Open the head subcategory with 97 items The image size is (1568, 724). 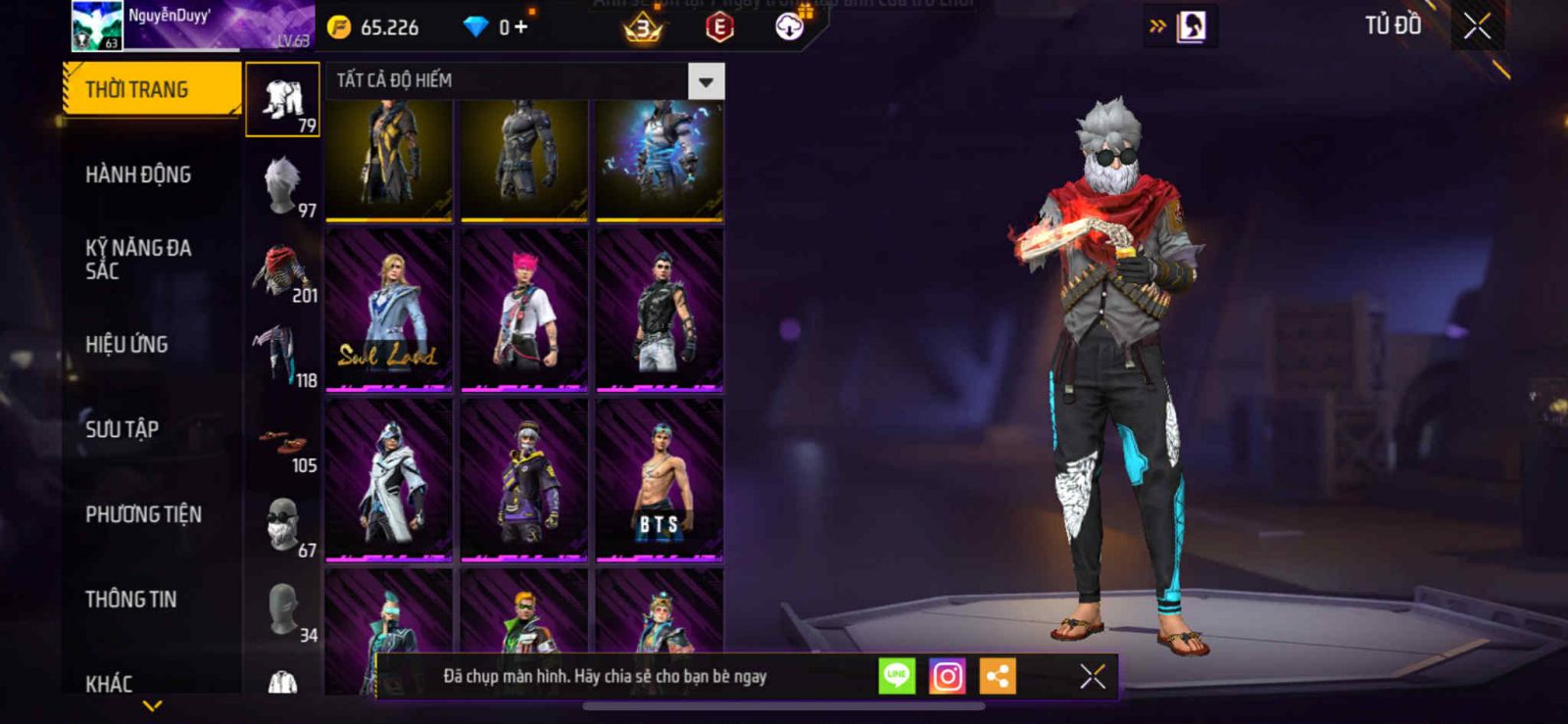tap(283, 184)
